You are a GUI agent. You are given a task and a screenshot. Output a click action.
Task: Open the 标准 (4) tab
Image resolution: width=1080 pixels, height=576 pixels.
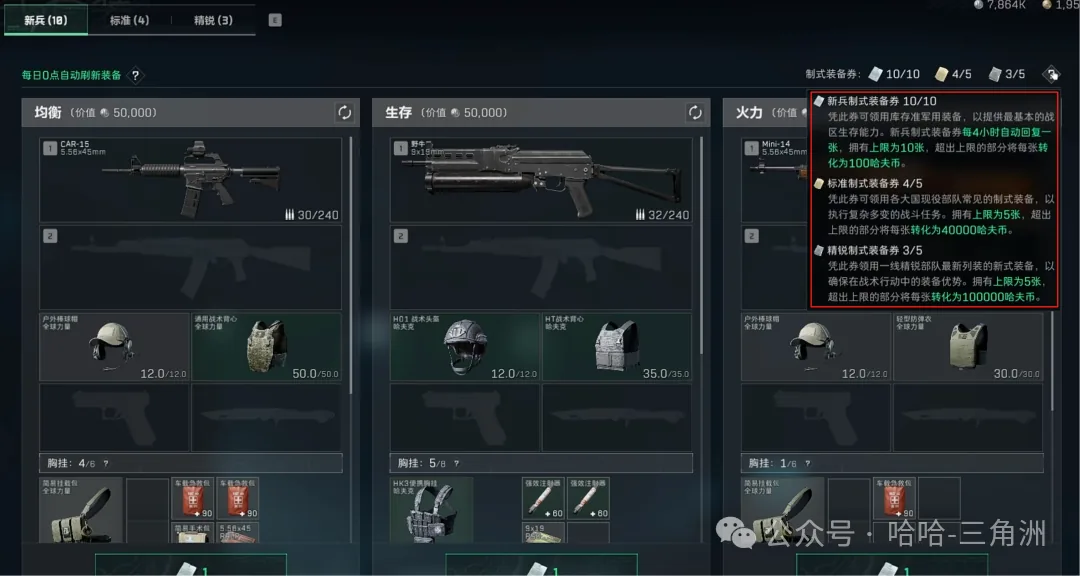point(129,20)
